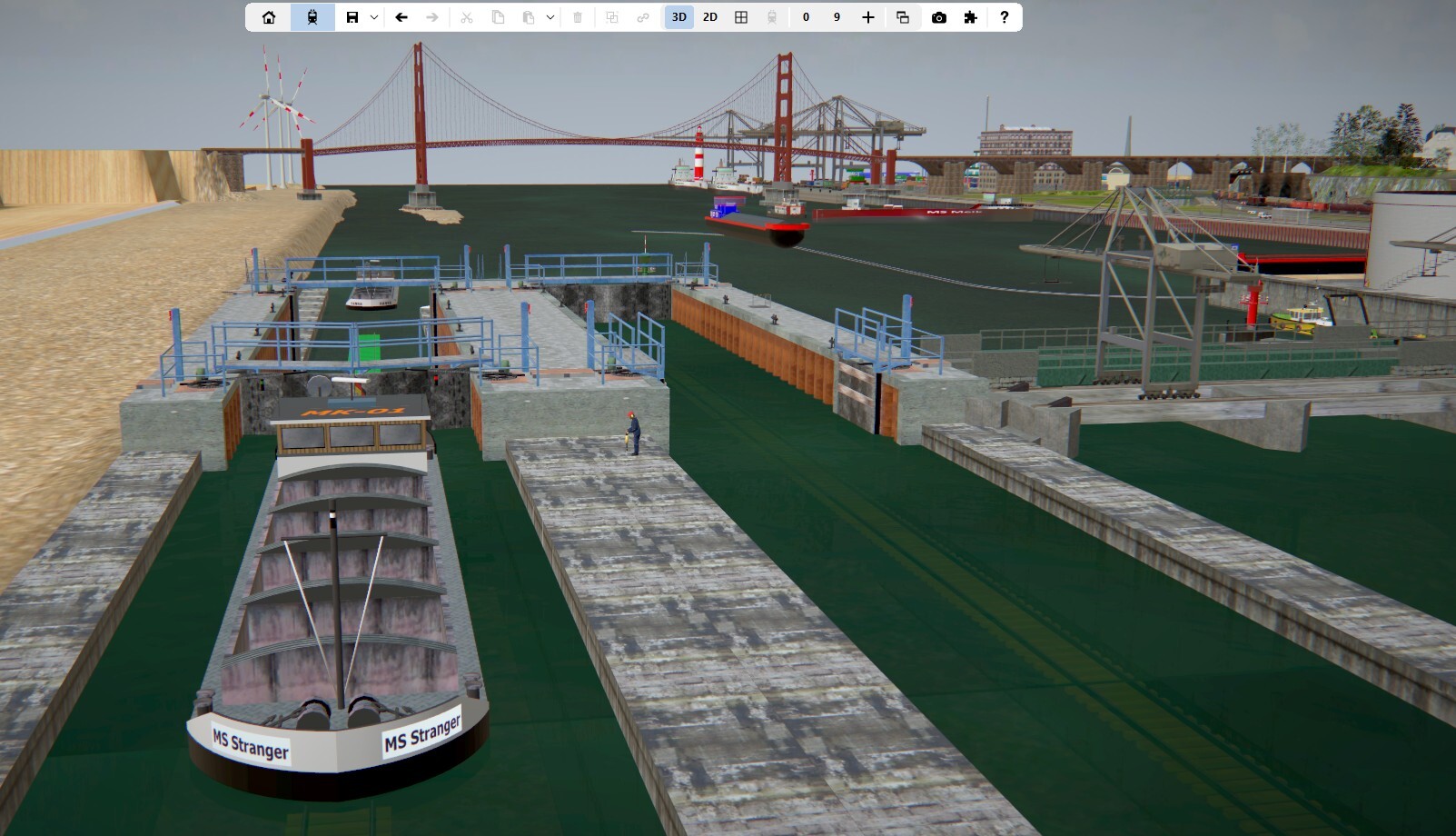Expand the save options dropdown arrow

click(x=374, y=17)
